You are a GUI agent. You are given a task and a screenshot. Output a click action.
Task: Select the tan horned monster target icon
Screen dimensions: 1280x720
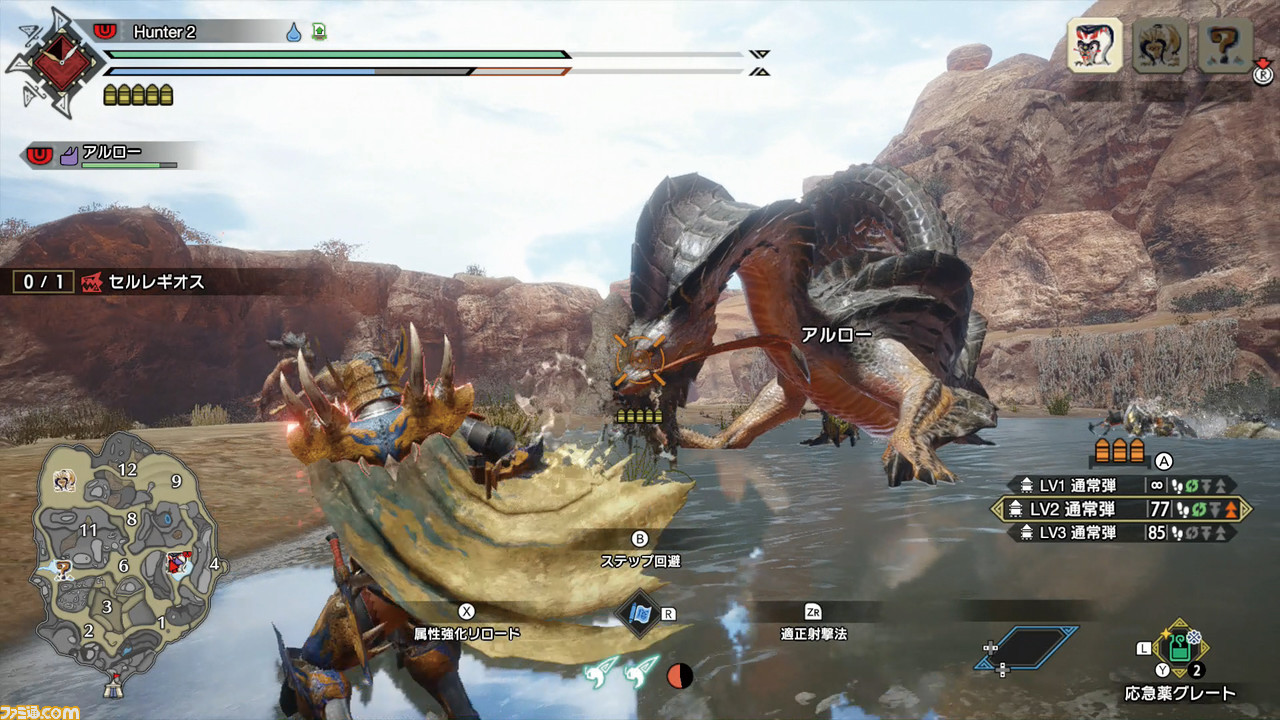[x=1159, y=46]
